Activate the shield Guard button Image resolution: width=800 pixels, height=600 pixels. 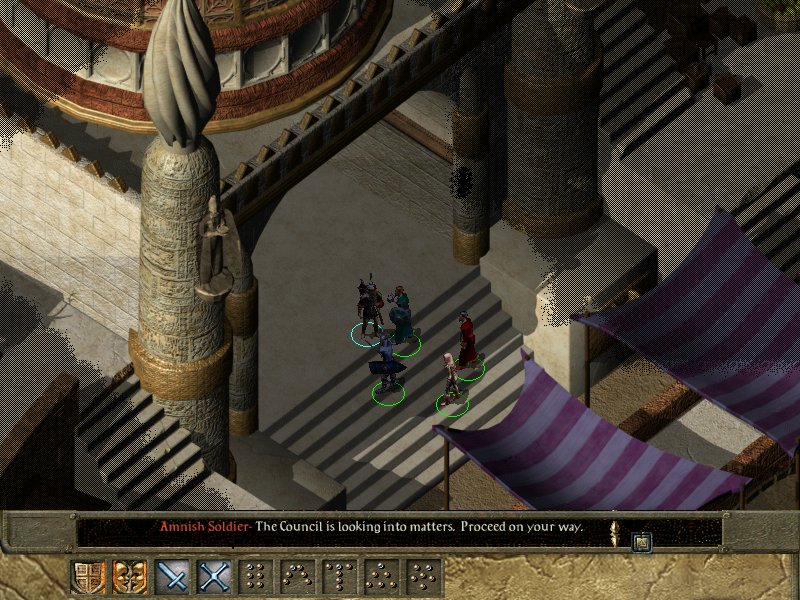88,576
